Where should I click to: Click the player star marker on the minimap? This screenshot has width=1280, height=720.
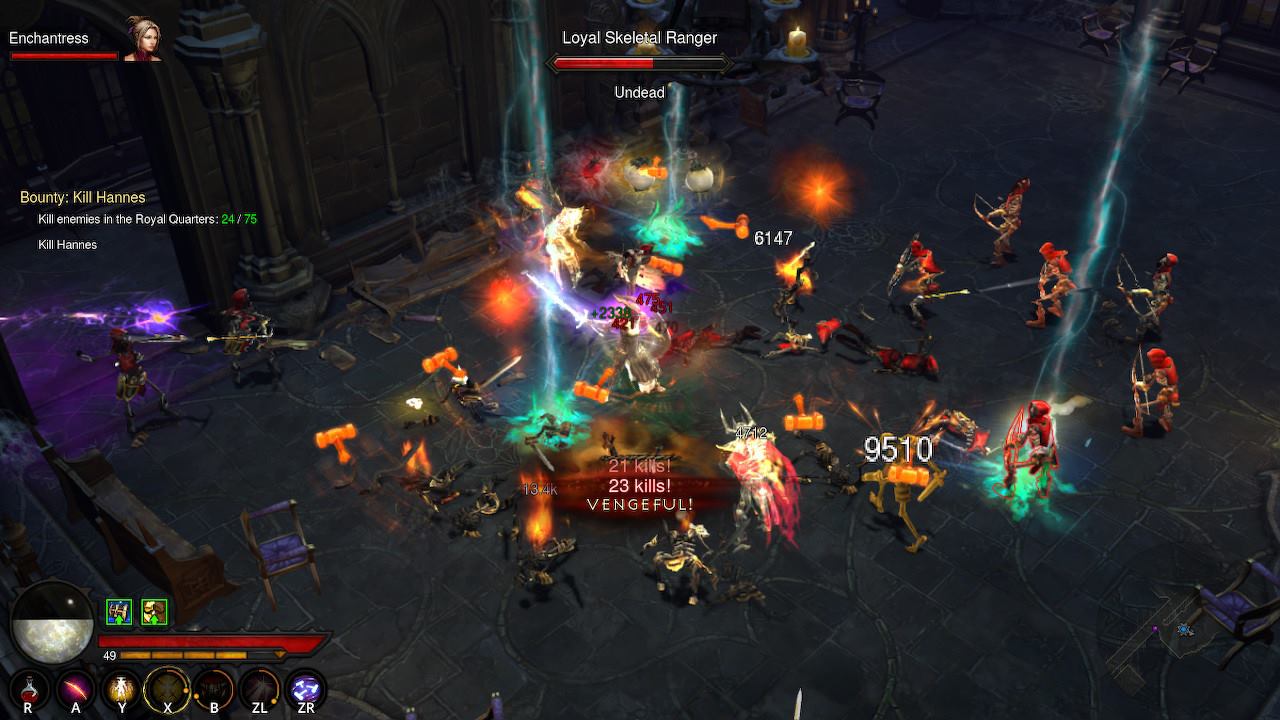(x=1186, y=630)
